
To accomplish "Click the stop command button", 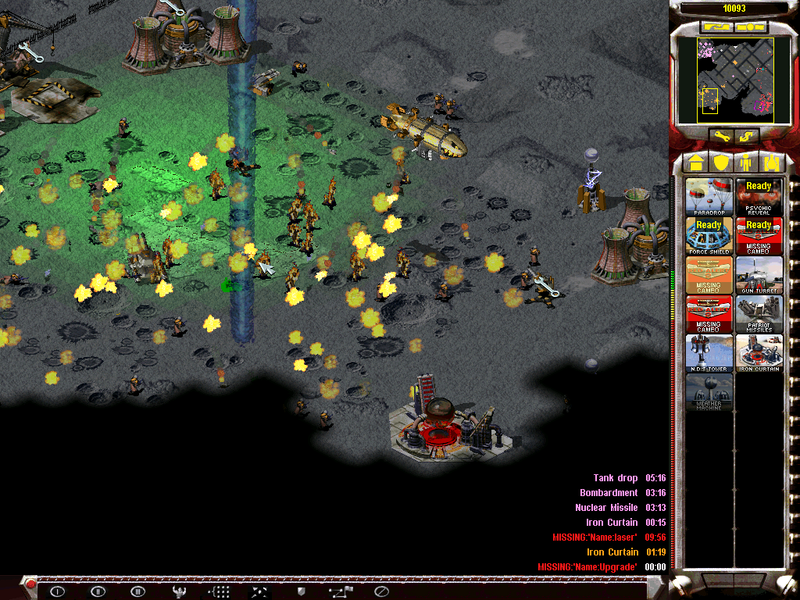I will pos(380,591).
